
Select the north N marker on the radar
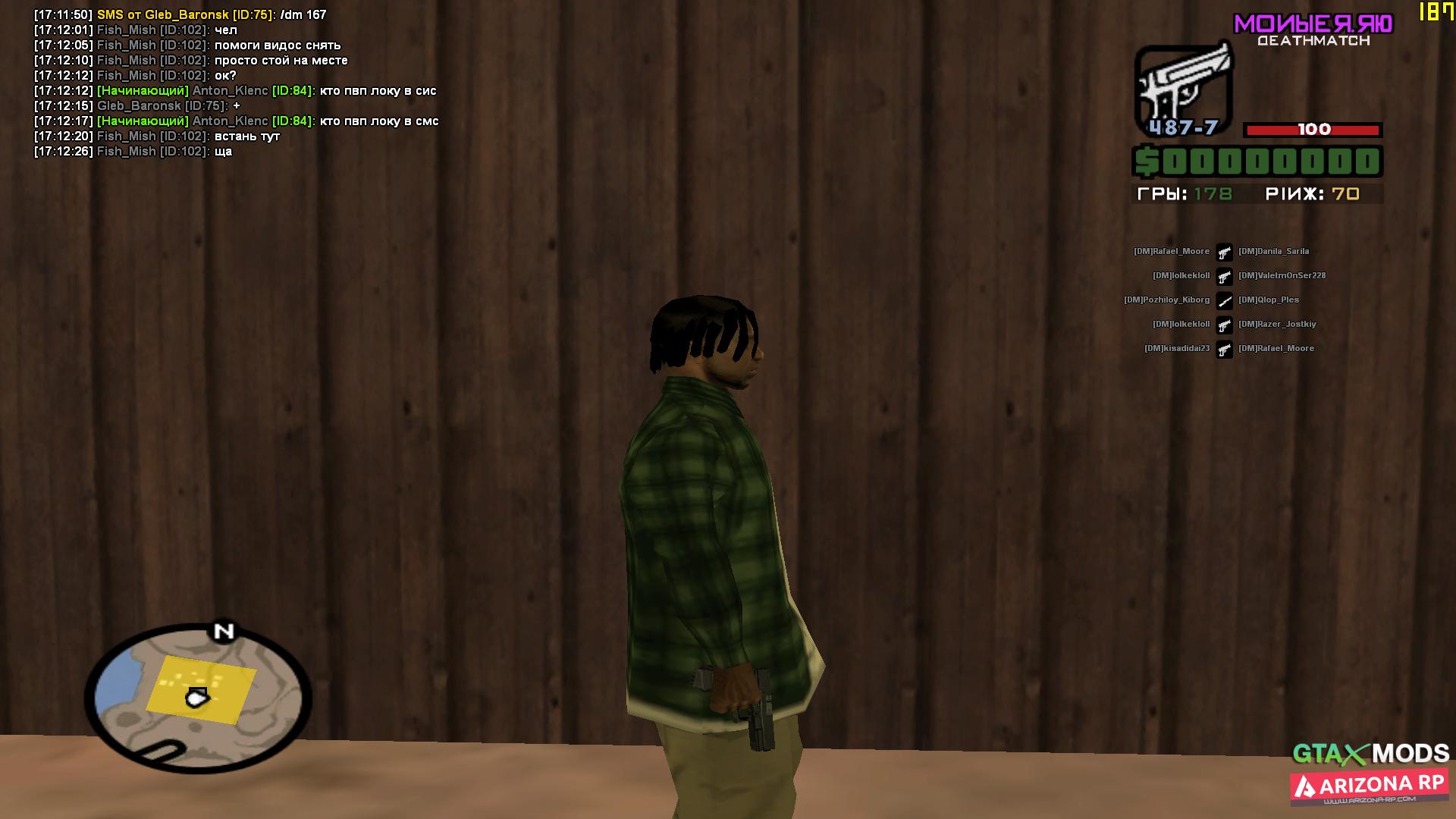point(224,632)
